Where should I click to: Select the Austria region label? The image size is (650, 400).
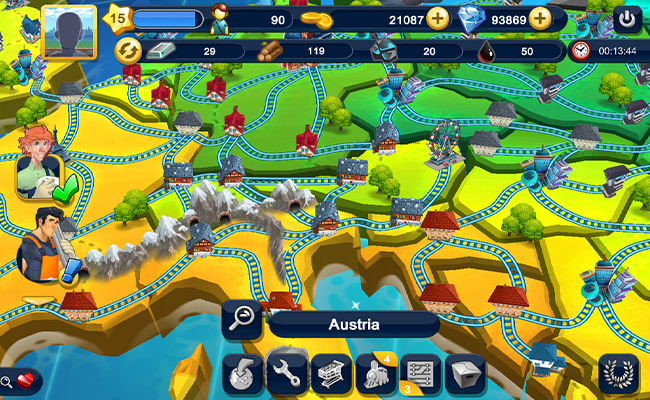click(x=354, y=324)
